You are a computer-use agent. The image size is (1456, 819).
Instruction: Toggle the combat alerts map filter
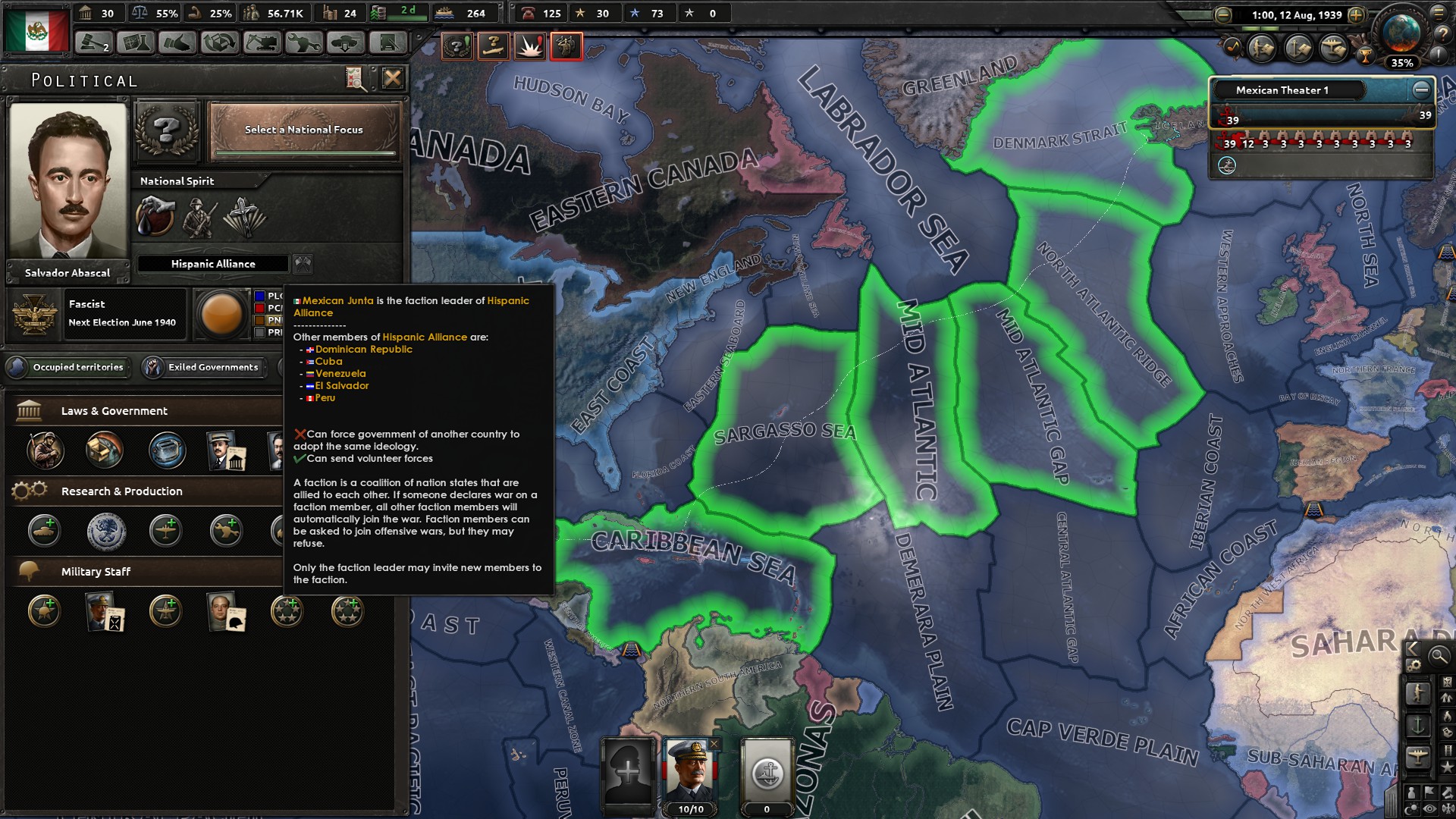click(x=529, y=45)
